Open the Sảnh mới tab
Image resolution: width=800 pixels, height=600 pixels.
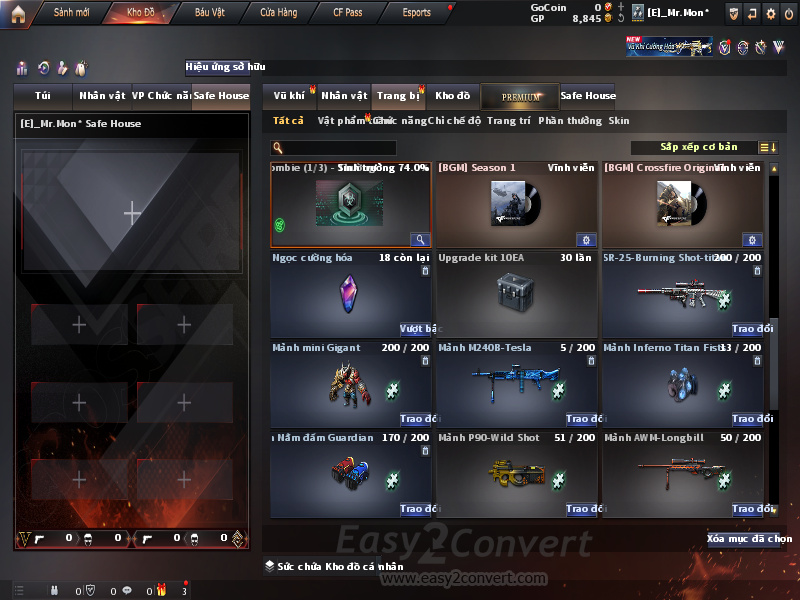[x=71, y=13]
